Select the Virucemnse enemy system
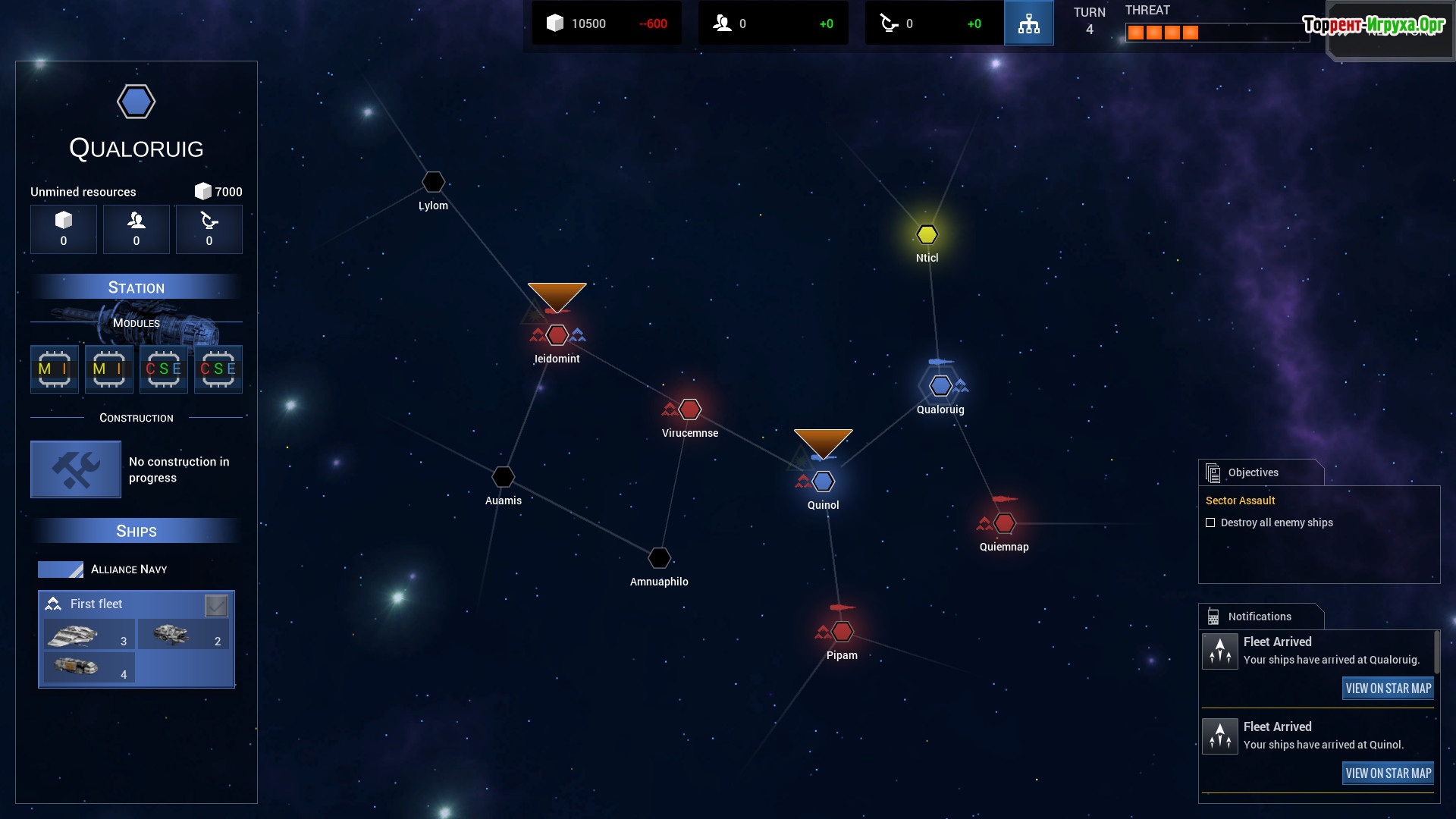 pyautogui.click(x=690, y=409)
